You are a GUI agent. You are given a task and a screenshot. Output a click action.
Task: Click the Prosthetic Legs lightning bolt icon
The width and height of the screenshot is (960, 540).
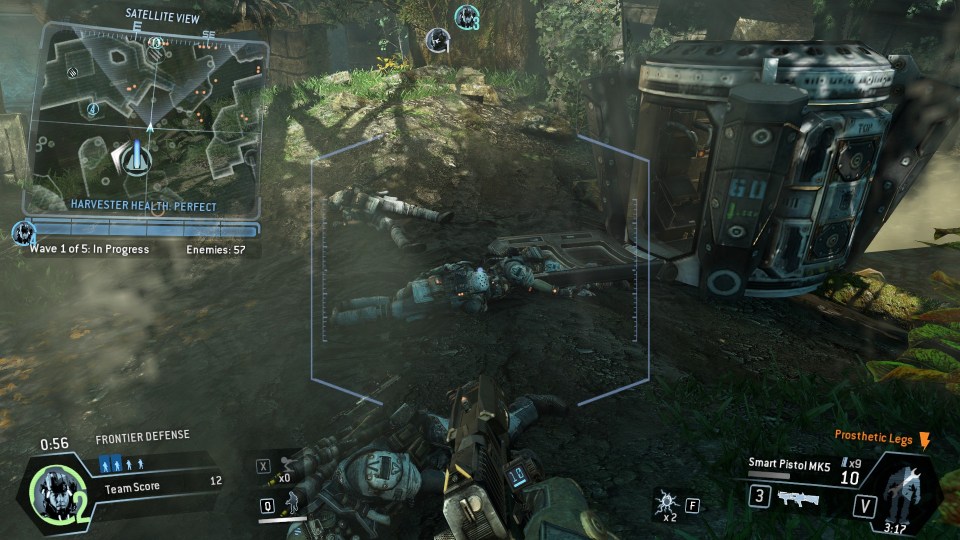(924, 440)
